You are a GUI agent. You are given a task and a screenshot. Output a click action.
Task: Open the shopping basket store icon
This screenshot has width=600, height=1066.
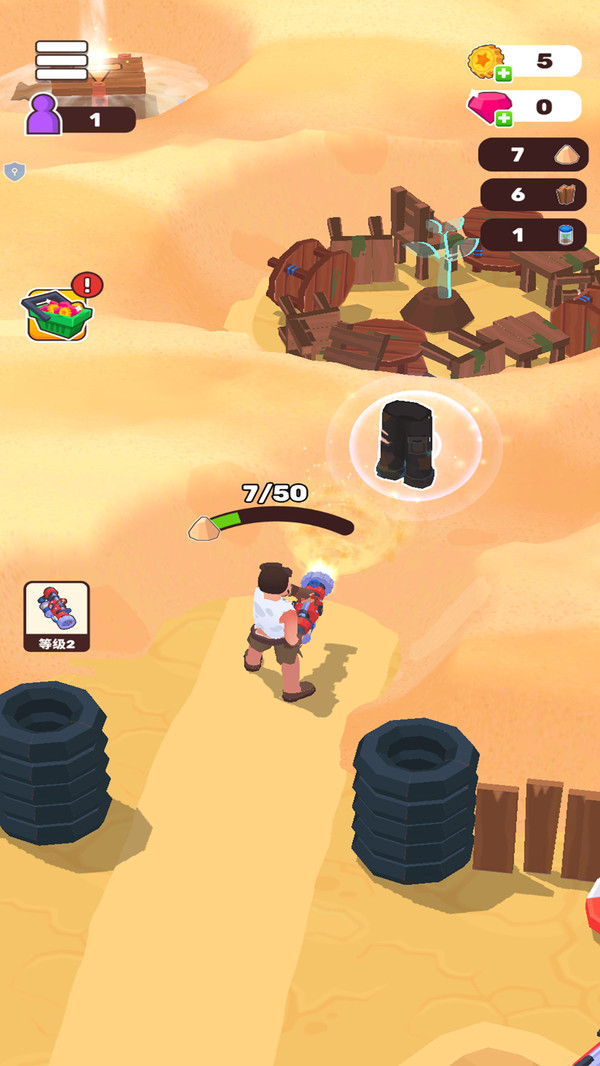[59, 314]
